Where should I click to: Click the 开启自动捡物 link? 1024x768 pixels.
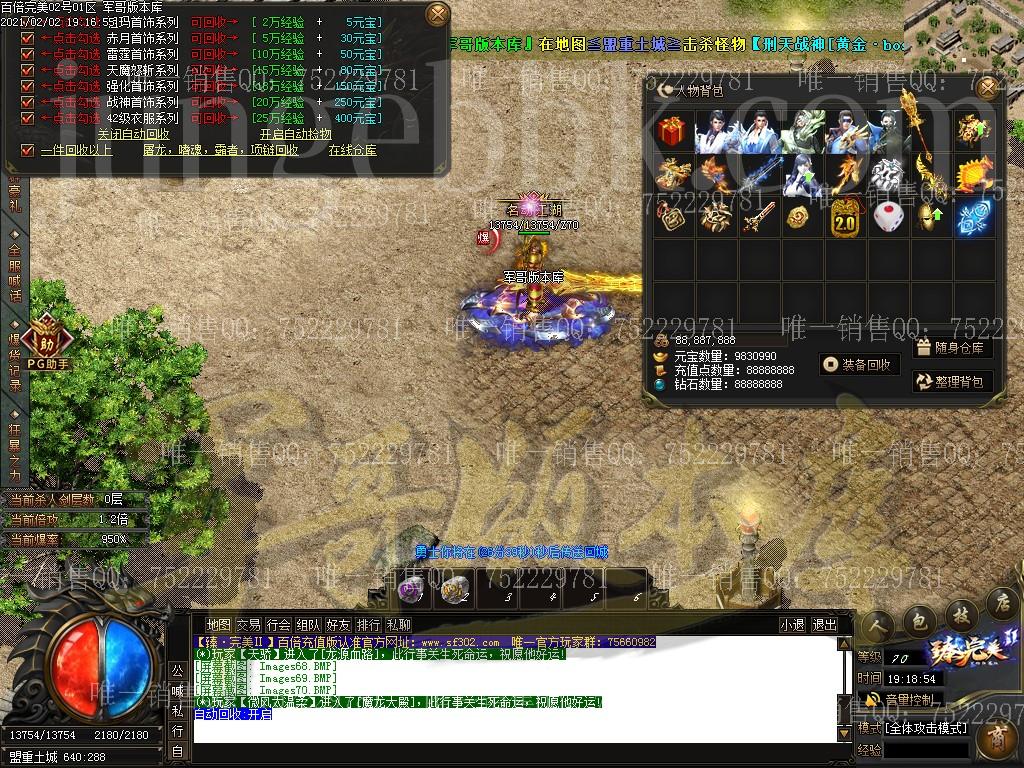click(x=295, y=134)
